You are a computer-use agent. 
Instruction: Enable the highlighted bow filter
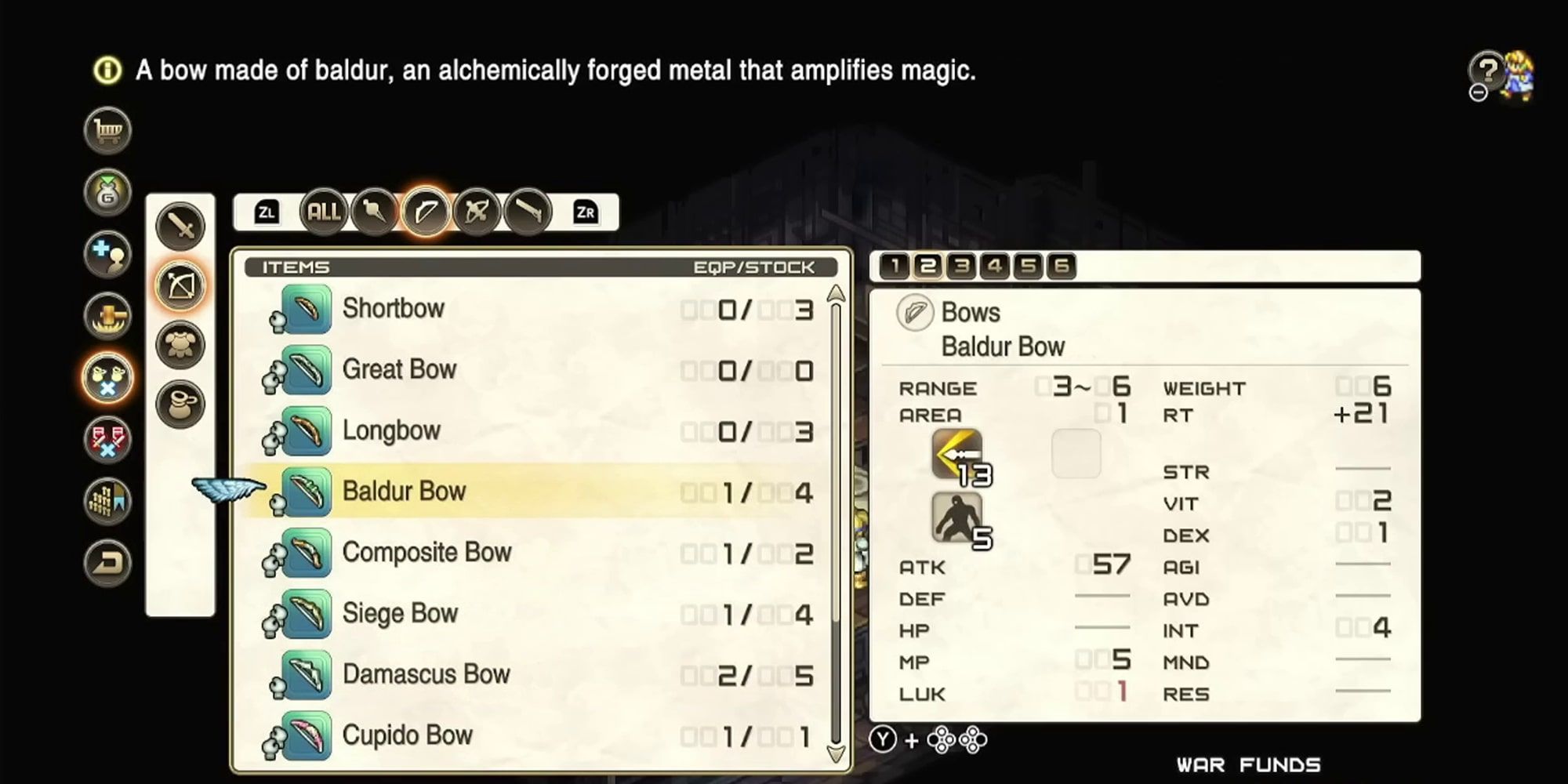426,212
